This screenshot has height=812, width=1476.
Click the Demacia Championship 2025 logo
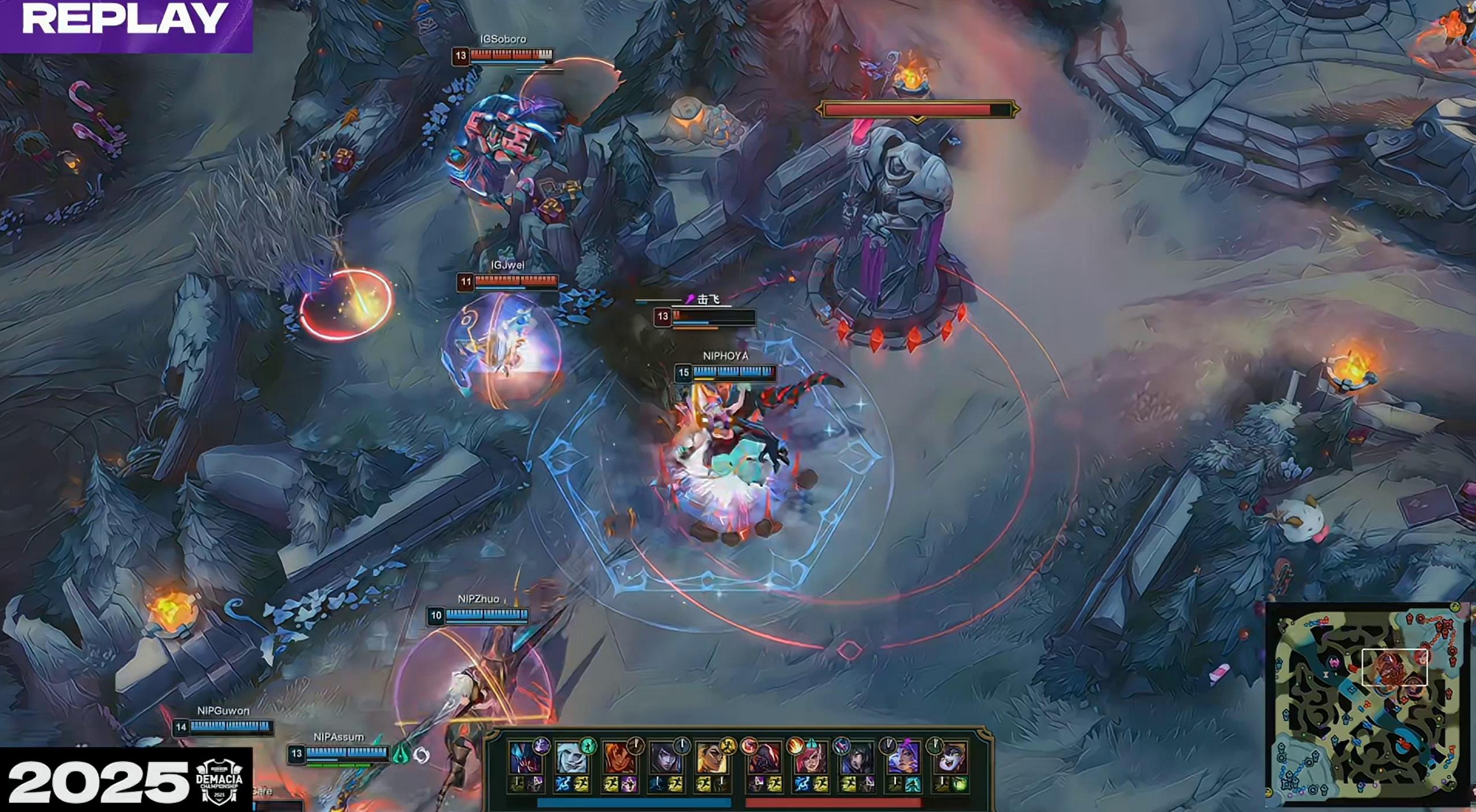click(x=219, y=781)
